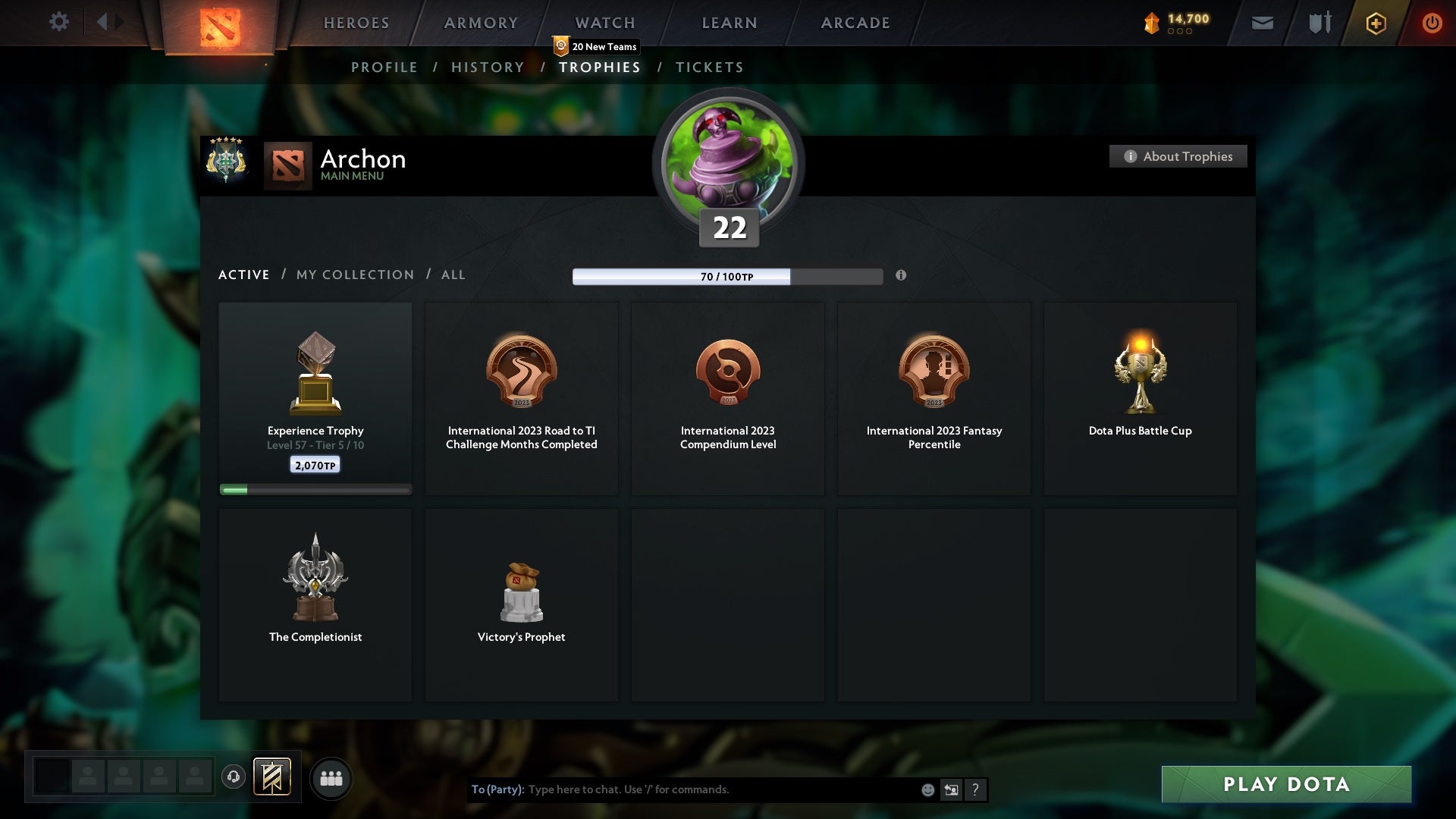This screenshot has height=819, width=1456.
Task: Open the ARCADE menu item
Action: [854, 23]
